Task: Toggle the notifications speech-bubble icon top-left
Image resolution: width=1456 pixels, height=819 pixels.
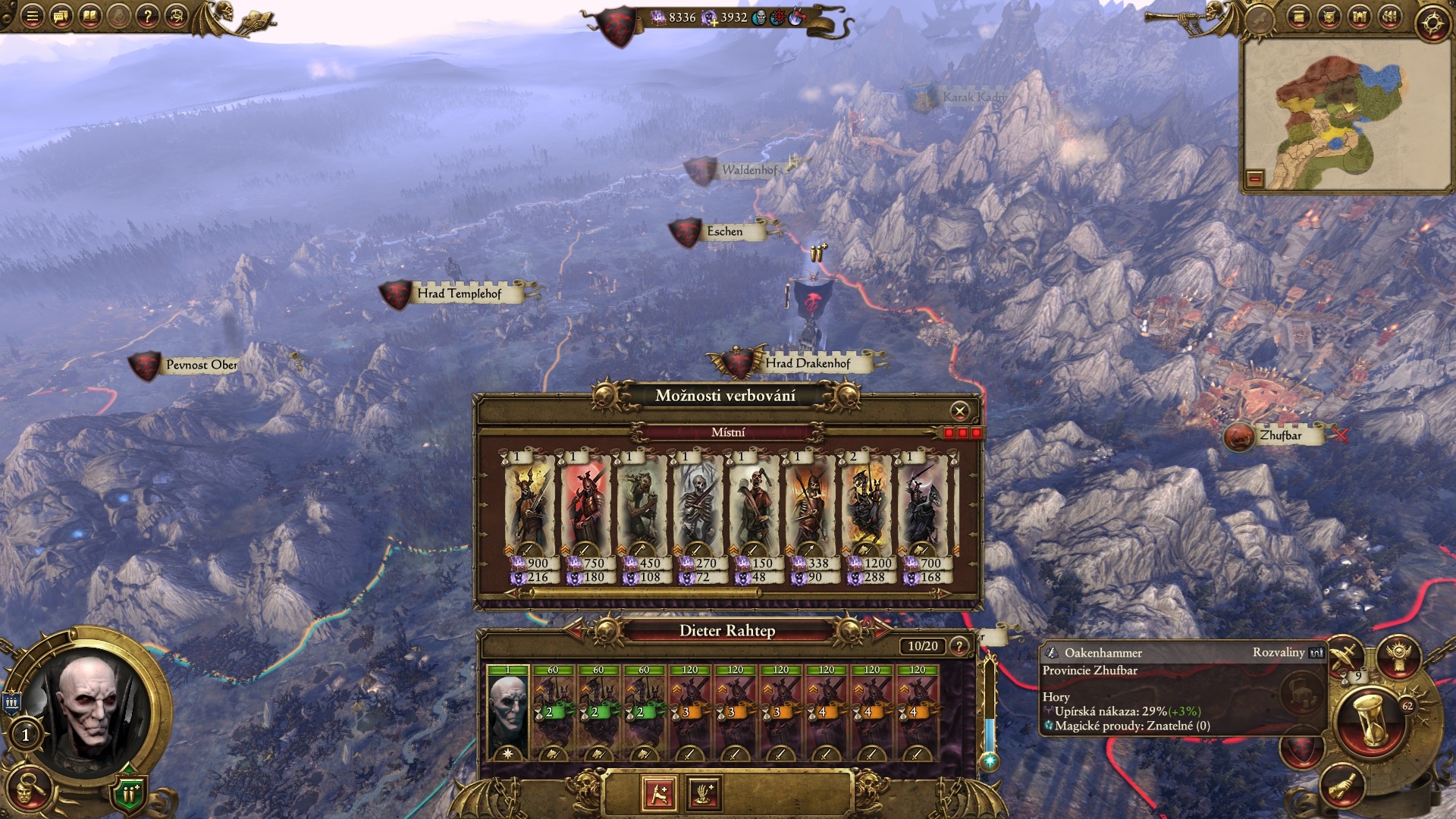Action: pos(61,16)
